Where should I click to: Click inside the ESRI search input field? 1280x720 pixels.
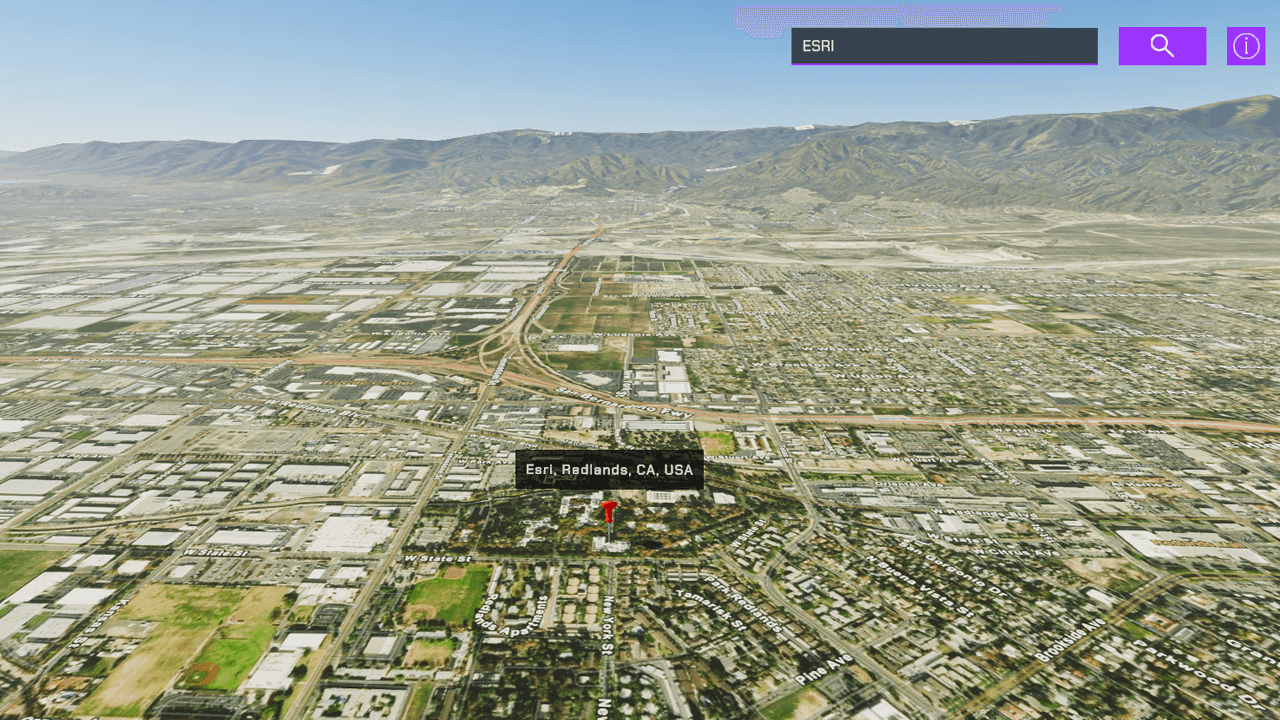tap(944, 46)
